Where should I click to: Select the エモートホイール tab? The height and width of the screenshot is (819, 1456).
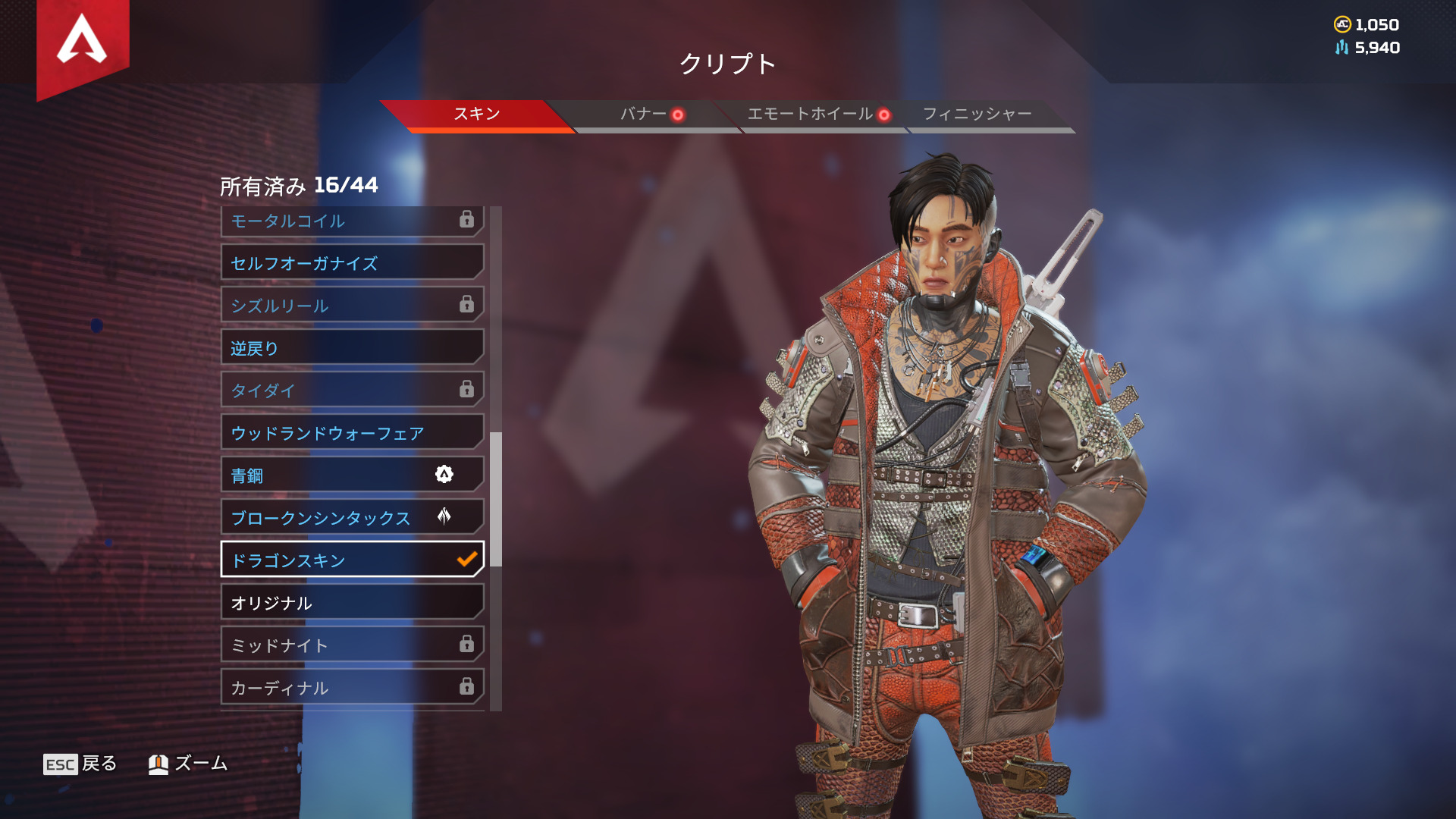[x=810, y=115]
